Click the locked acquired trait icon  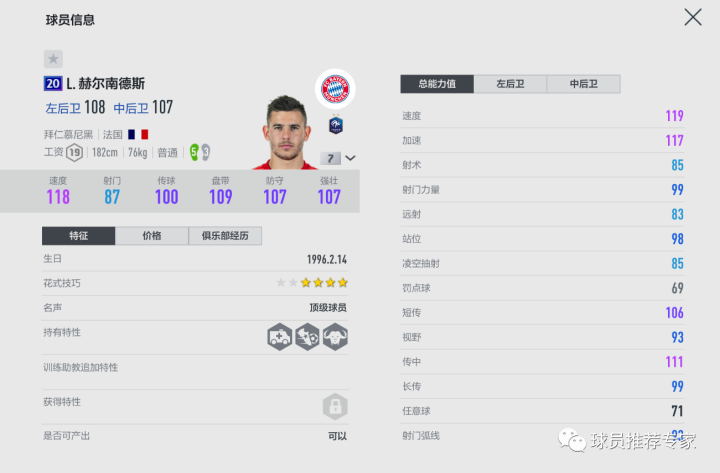pyautogui.click(x=335, y=406)
